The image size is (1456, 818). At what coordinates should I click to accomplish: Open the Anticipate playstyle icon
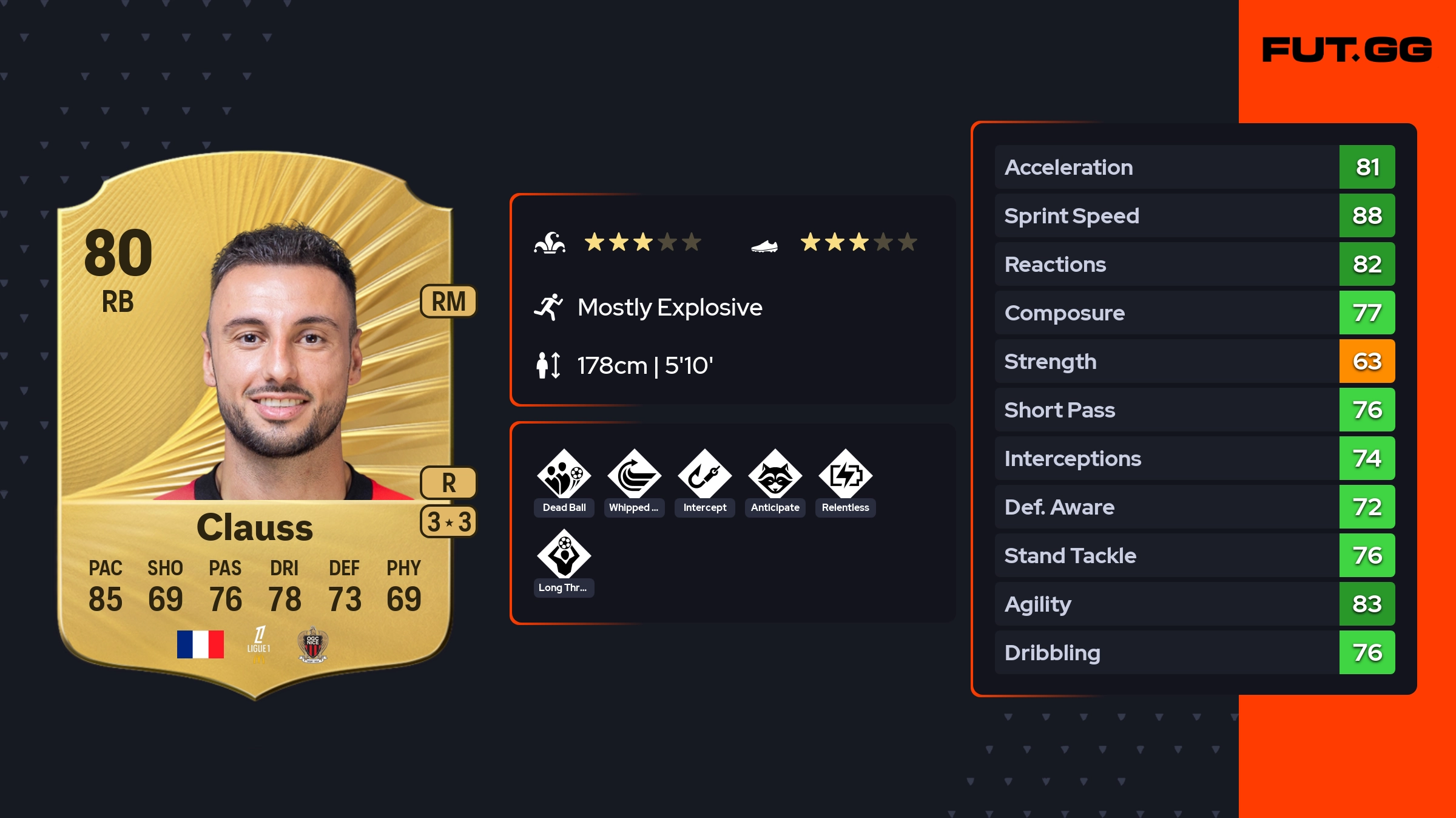(x=775, y=475)
